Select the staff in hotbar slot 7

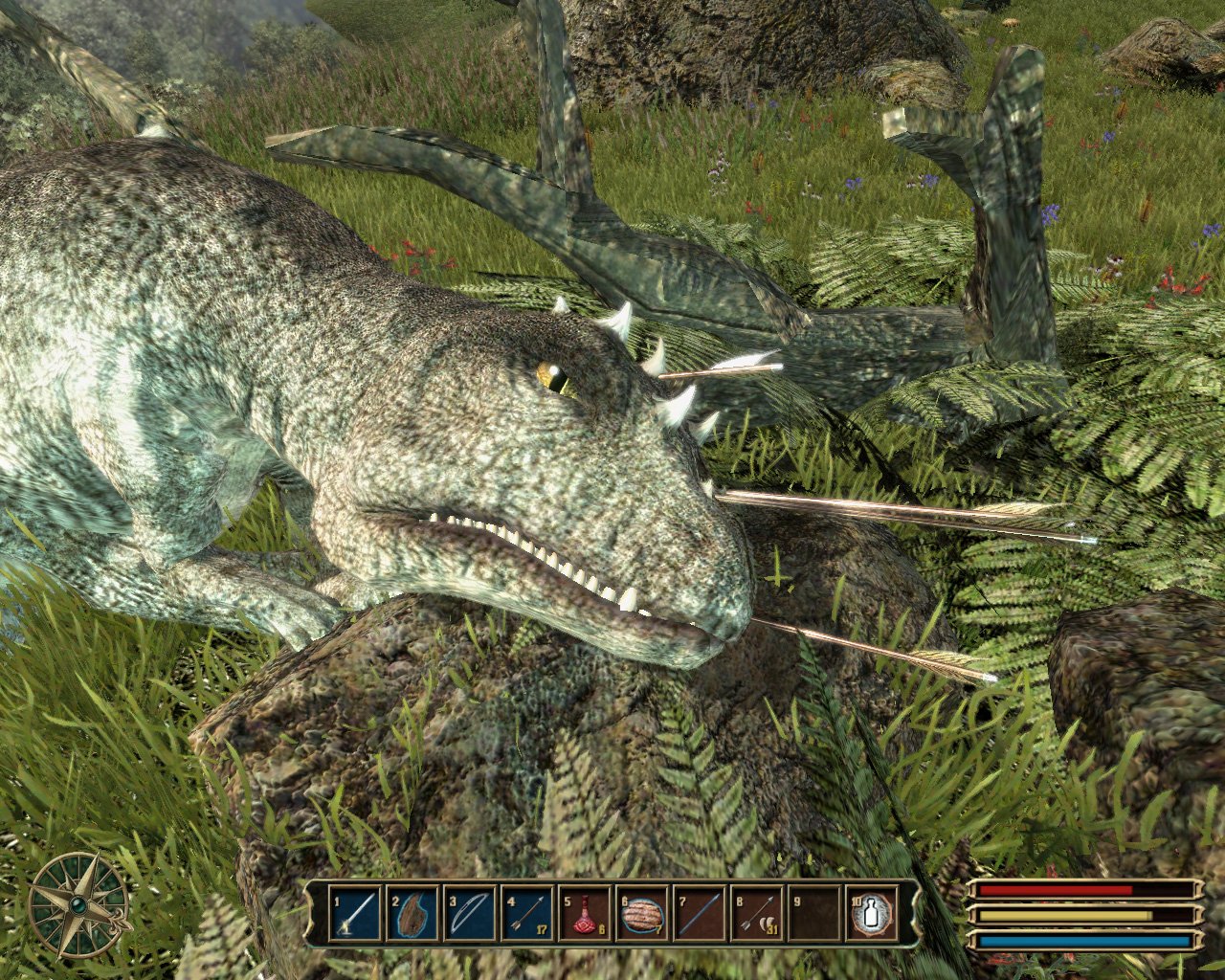(x=700, y=914)
